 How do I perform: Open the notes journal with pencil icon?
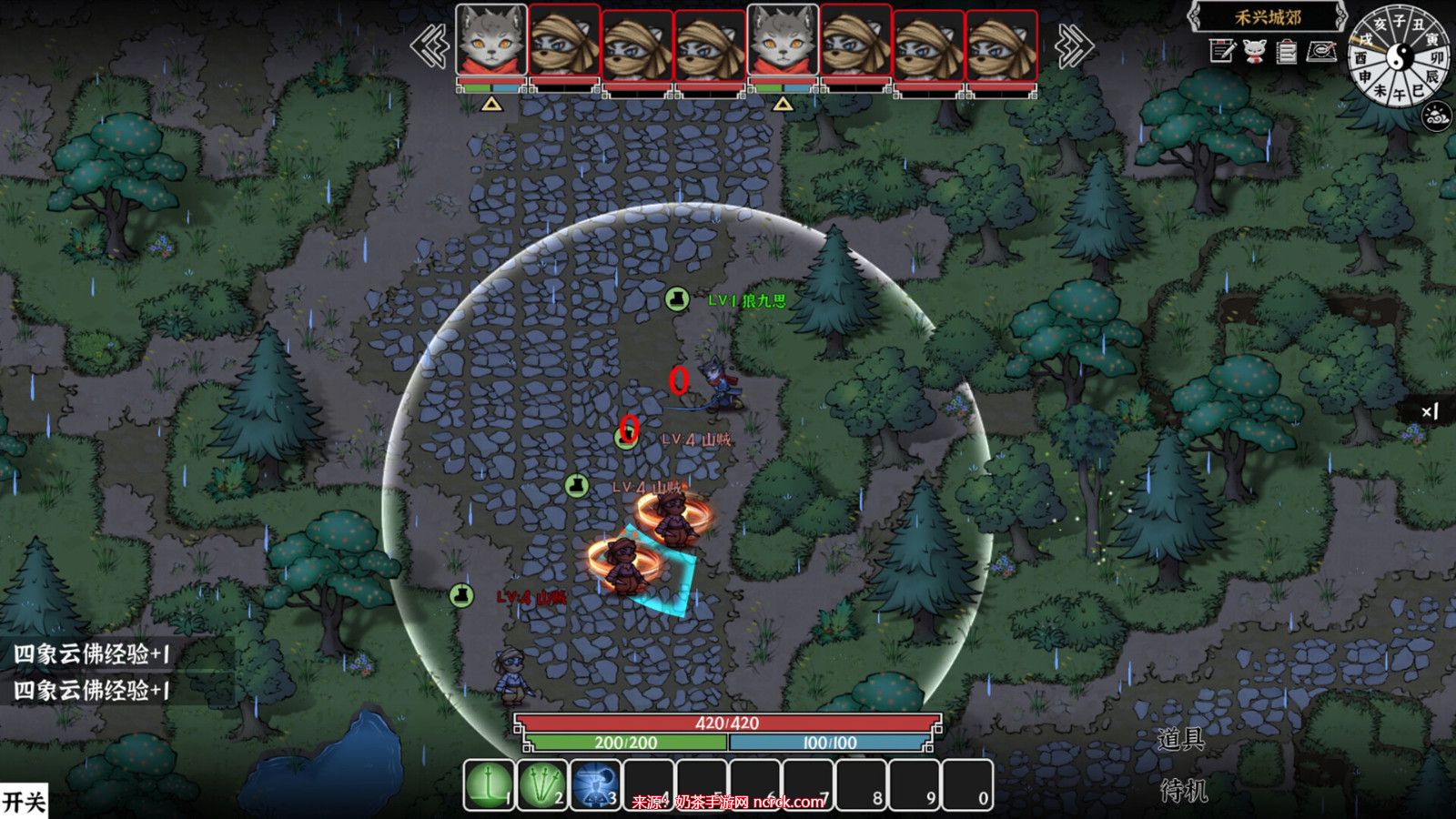click(1222, 51)
